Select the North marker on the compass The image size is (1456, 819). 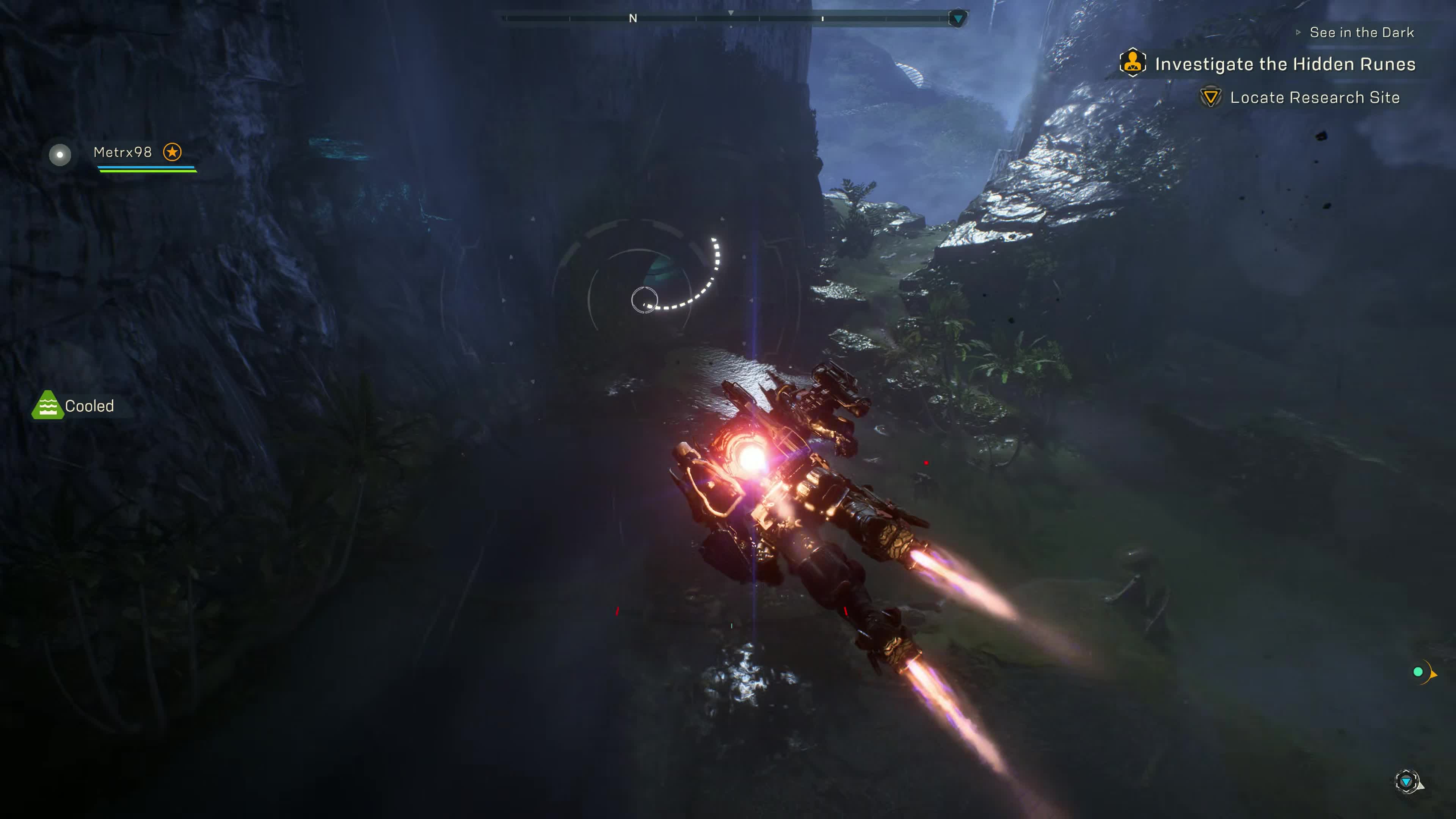coord(633,19)
